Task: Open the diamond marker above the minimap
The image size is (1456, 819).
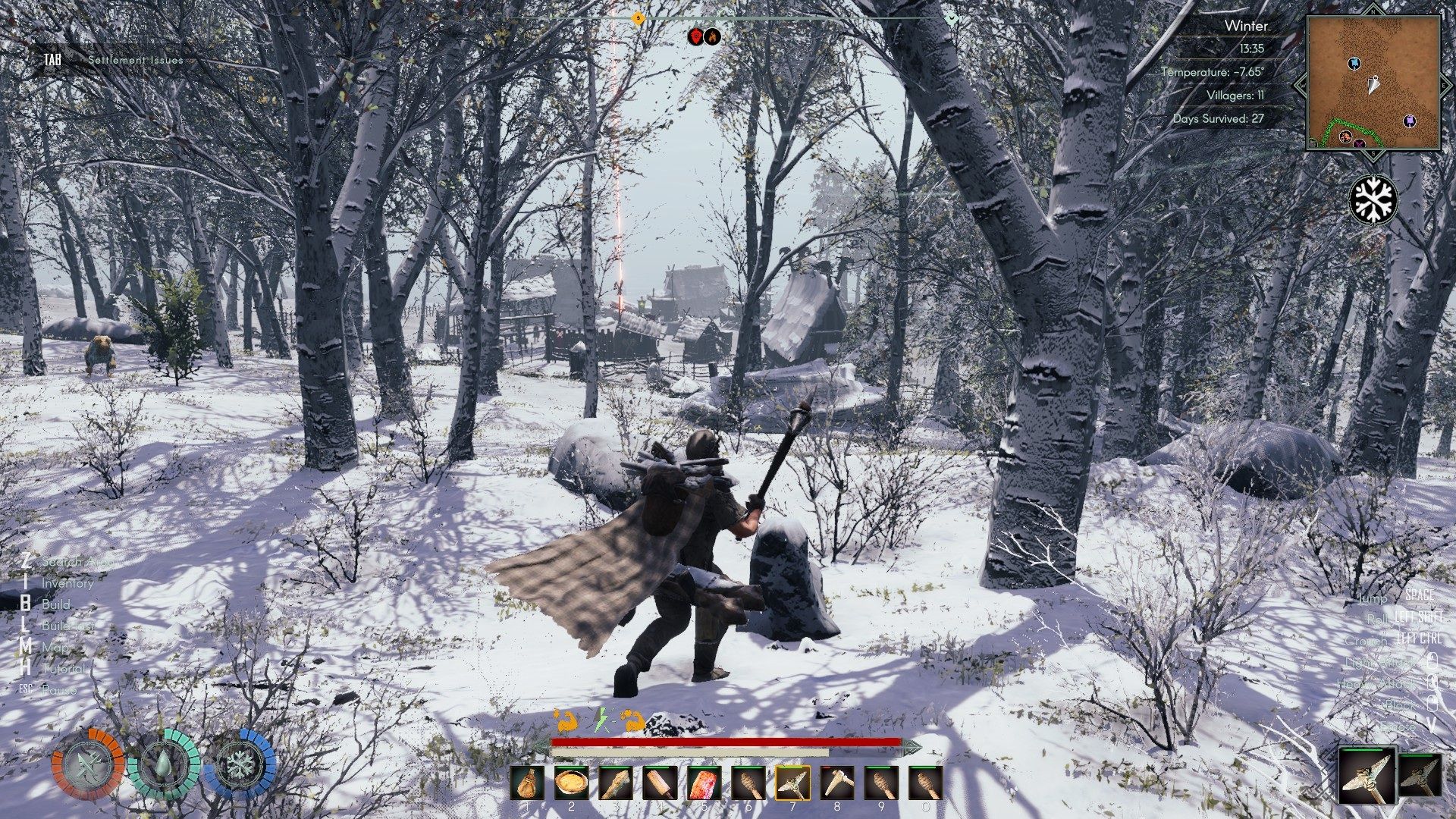Action: tap(1375, 11)
